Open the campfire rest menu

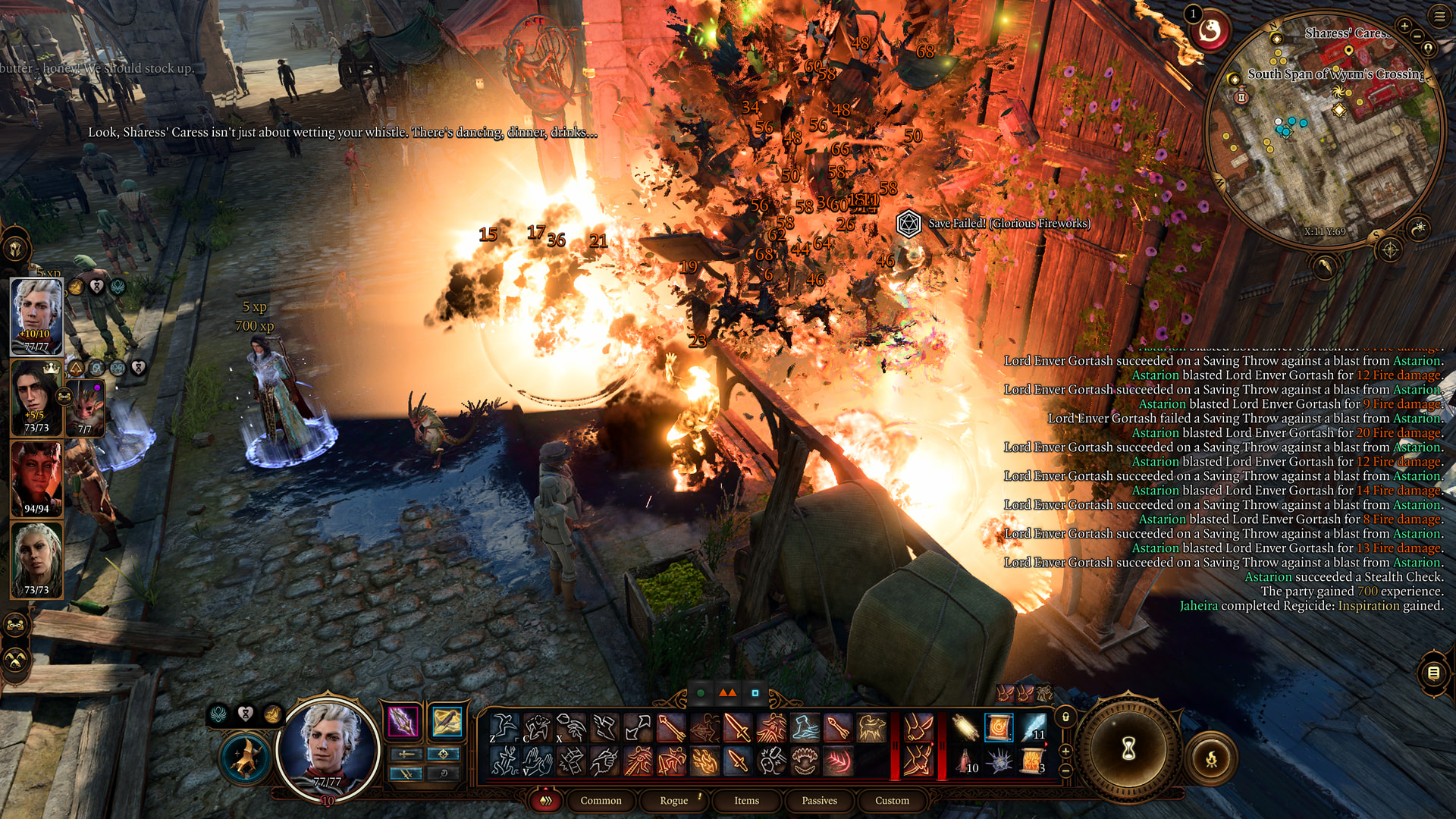[1211, 758]
